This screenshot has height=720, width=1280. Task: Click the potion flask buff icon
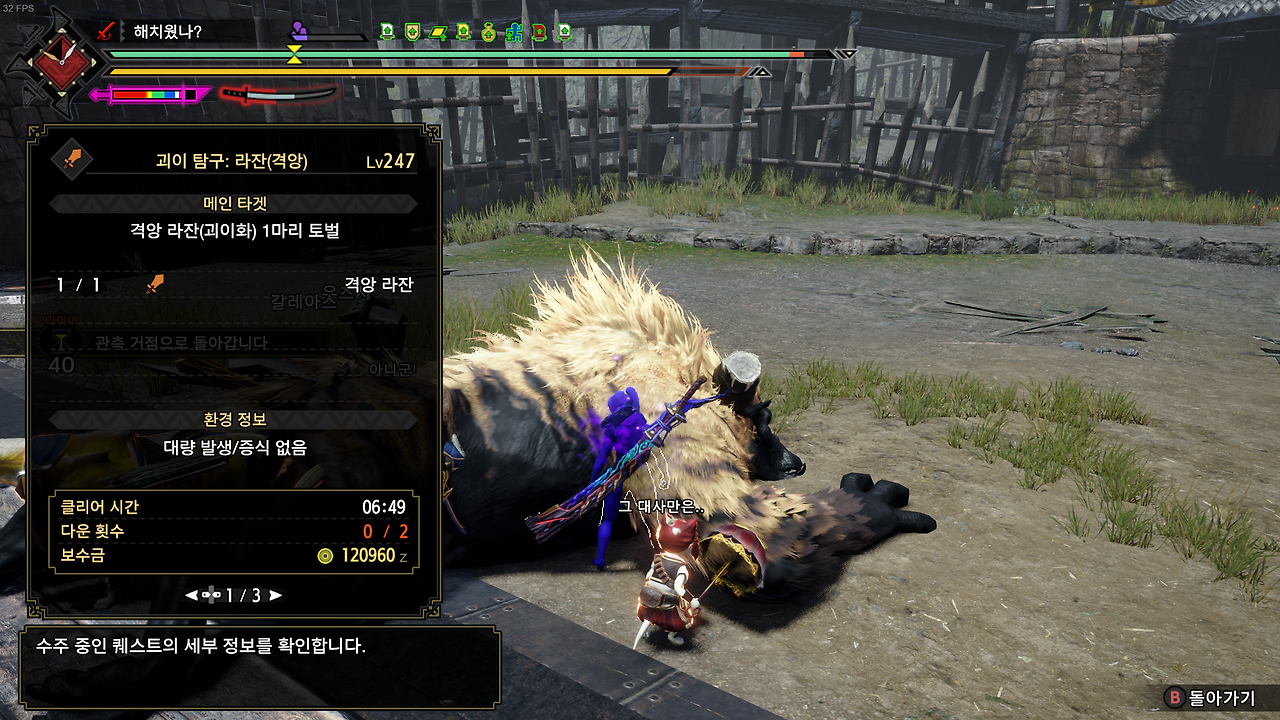[489, 32]
